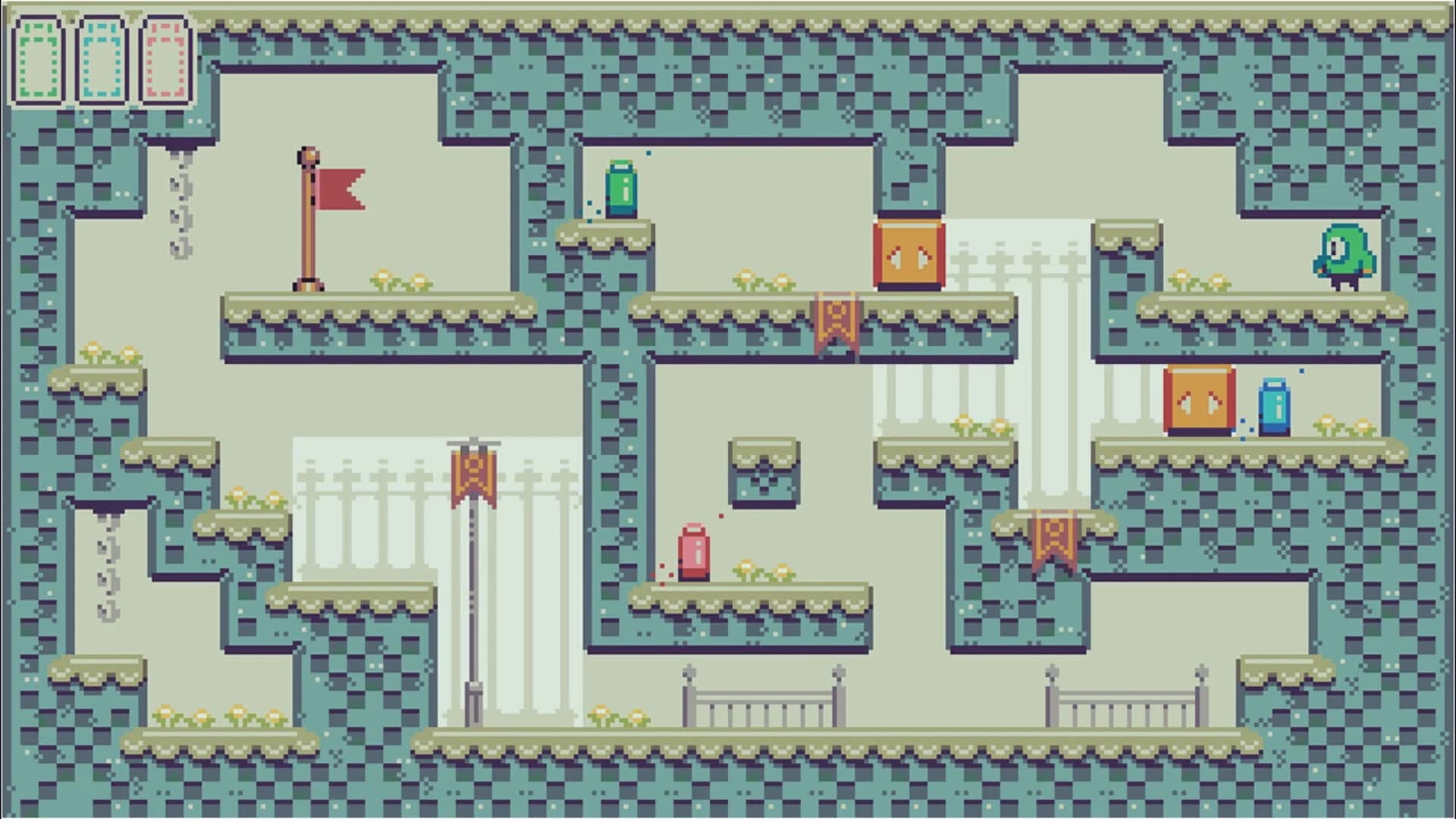The width and height of the screenshot is (1456, 819).
Task: Activate the small block with the cracked face
Action: (766, 470)
